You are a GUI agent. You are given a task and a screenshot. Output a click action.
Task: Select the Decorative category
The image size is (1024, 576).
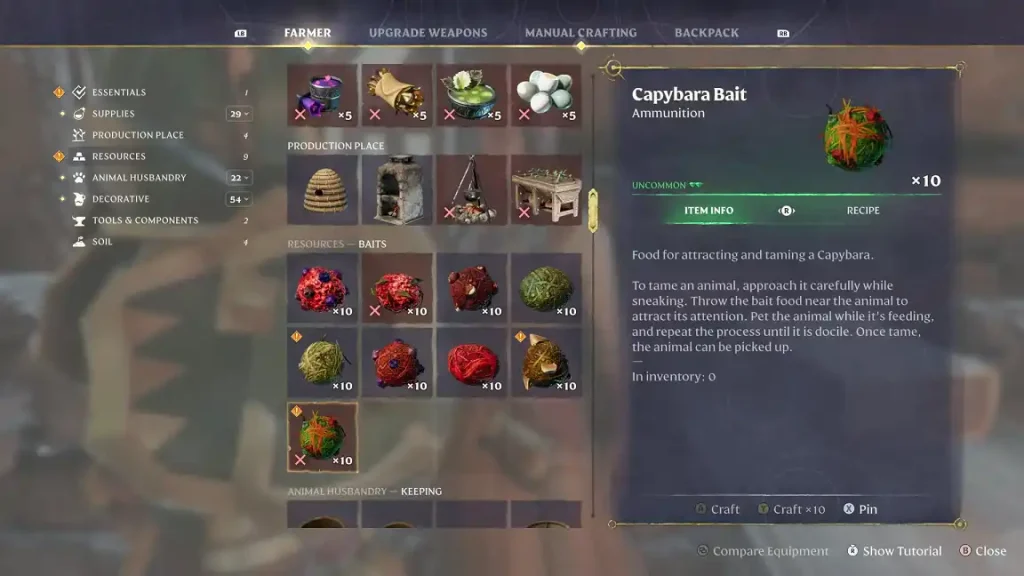[120, 199]
